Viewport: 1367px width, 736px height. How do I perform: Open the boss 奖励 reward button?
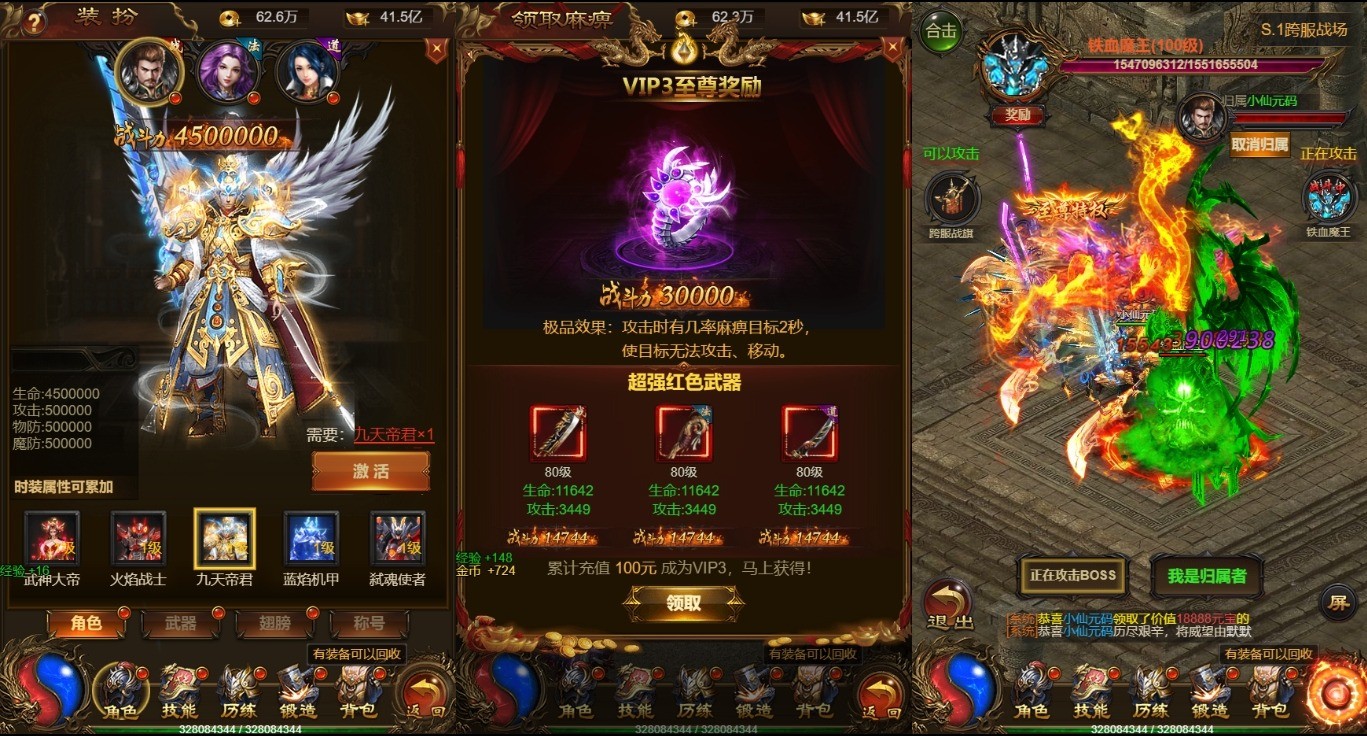click(1017, 115)
